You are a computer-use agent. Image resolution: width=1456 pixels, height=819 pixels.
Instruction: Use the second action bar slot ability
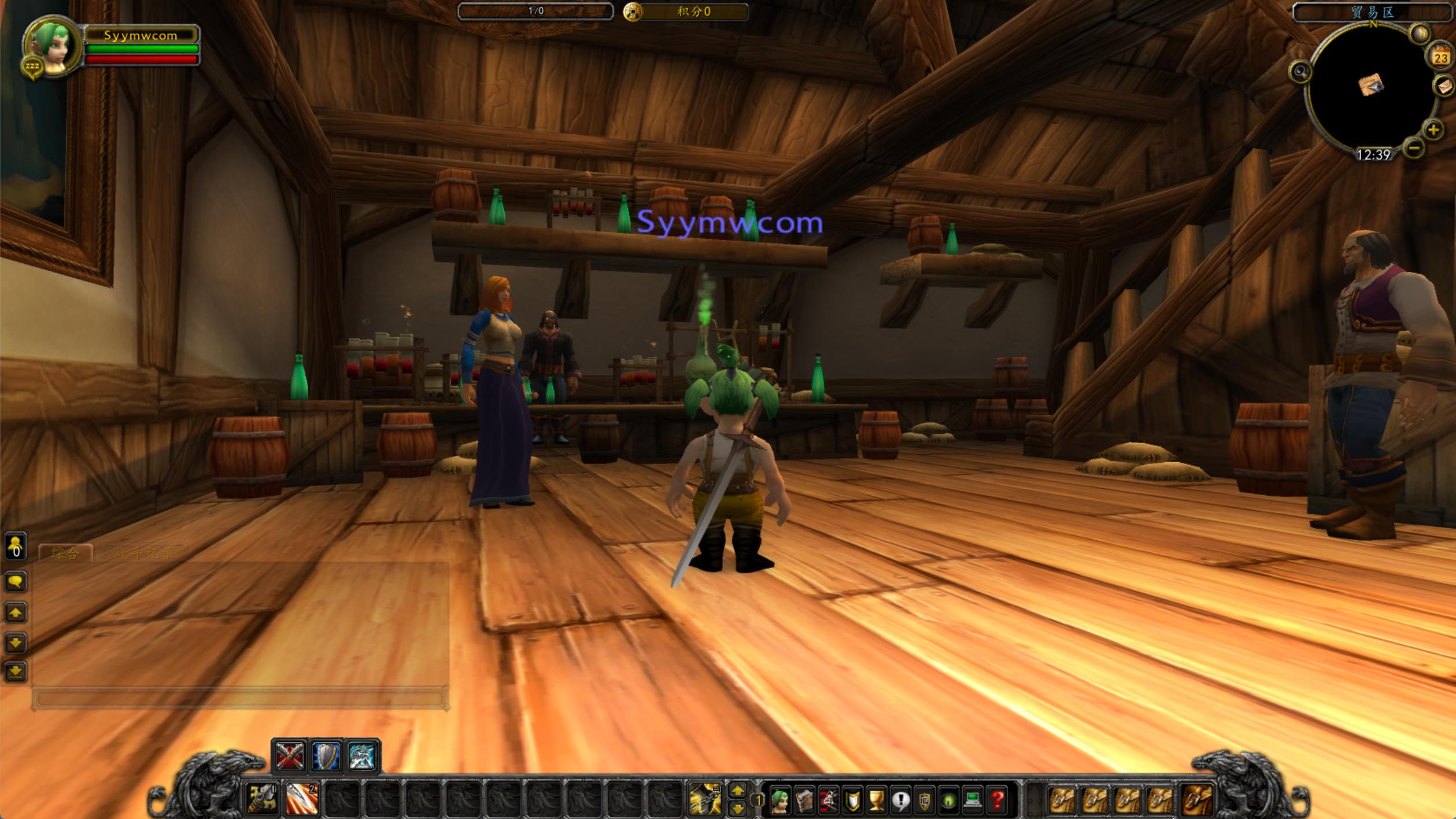pyautogui.click(x=302, y=798)
